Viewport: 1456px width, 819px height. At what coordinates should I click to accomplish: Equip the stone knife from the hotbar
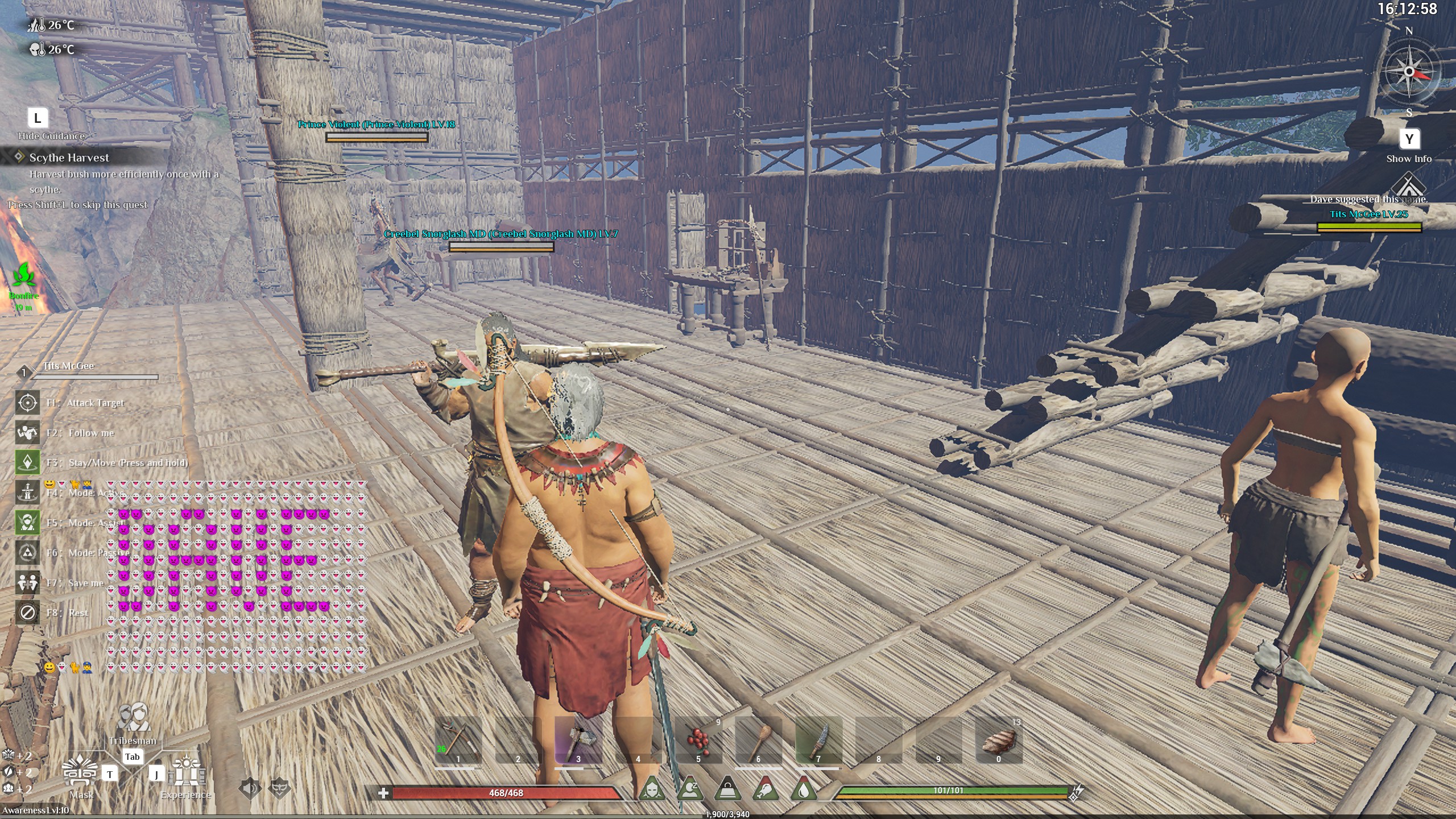pyautogui.click(x=818, y=740)
